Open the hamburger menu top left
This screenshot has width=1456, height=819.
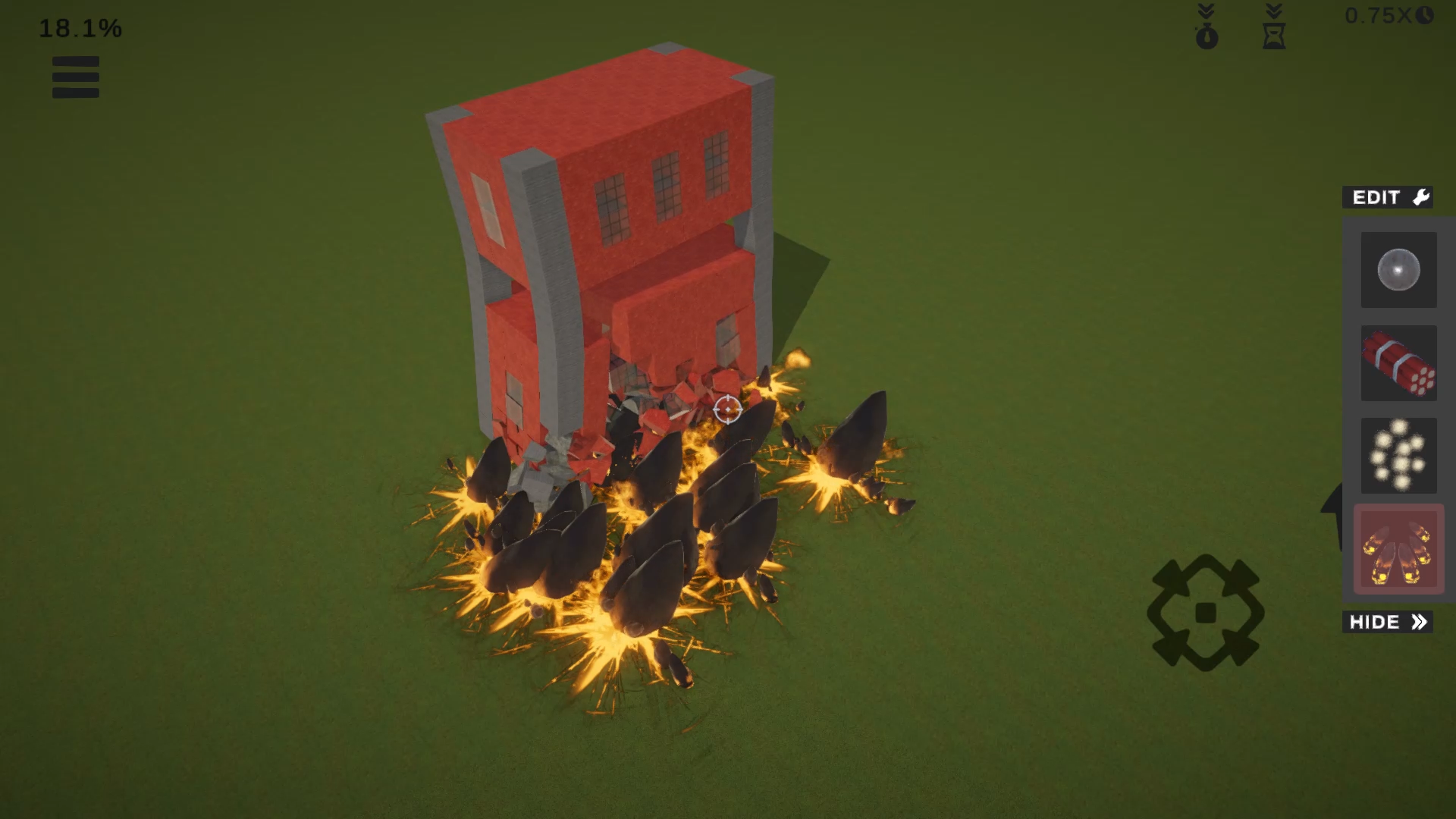click(75, 77)
